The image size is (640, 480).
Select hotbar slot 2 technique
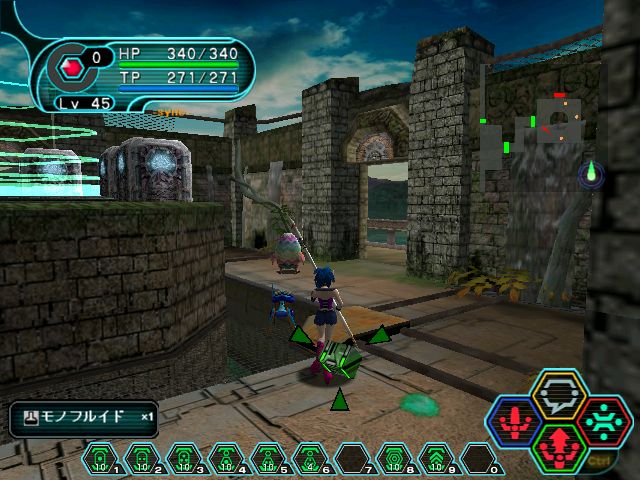(141, 459)
